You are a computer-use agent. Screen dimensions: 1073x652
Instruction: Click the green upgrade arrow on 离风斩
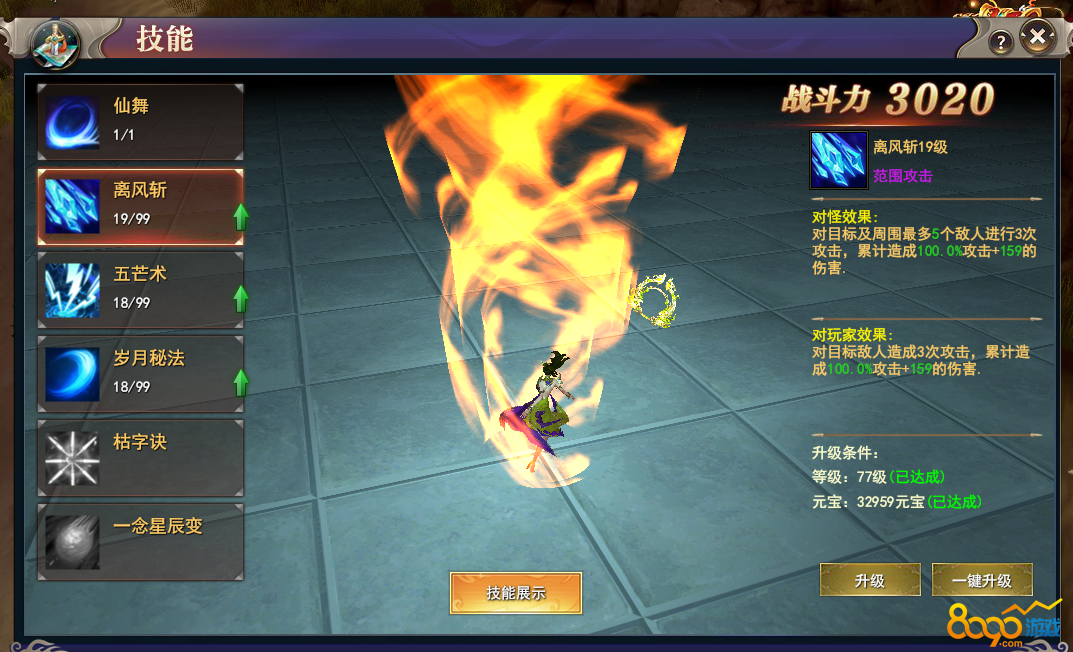tap(241, 215)
